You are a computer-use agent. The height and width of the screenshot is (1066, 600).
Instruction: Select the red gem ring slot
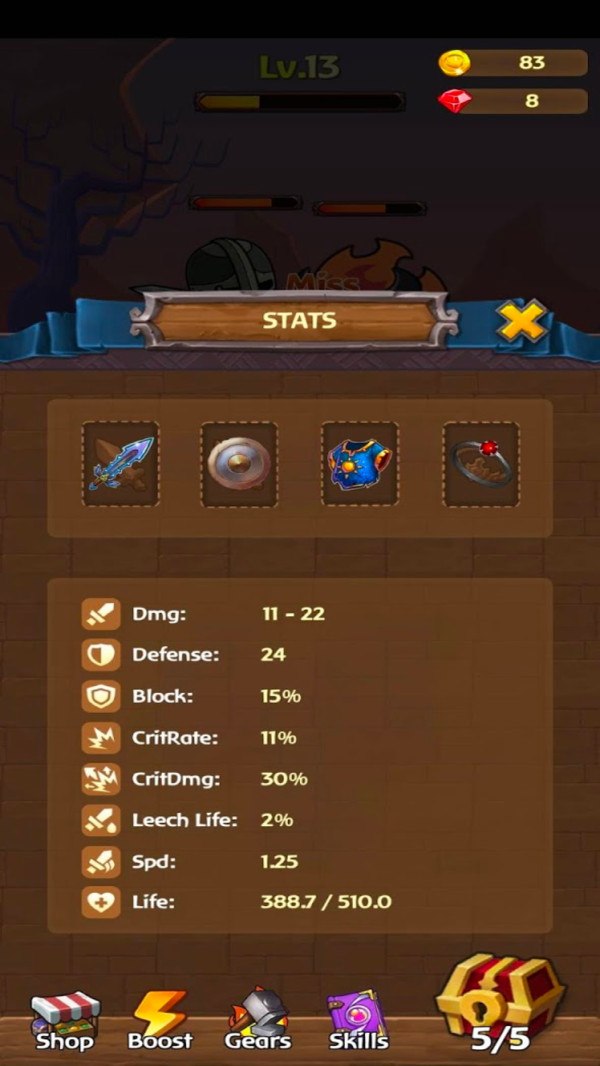click(481, 464)
